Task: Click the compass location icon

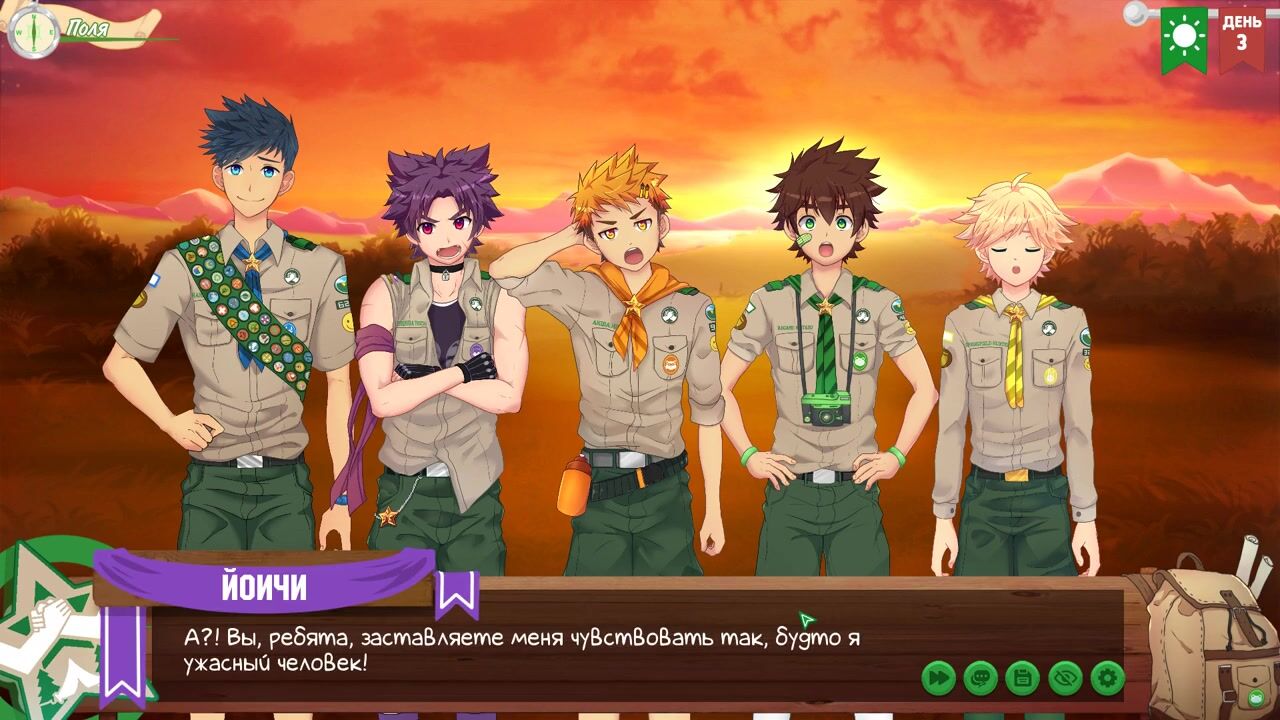Action: pos(33,31)
